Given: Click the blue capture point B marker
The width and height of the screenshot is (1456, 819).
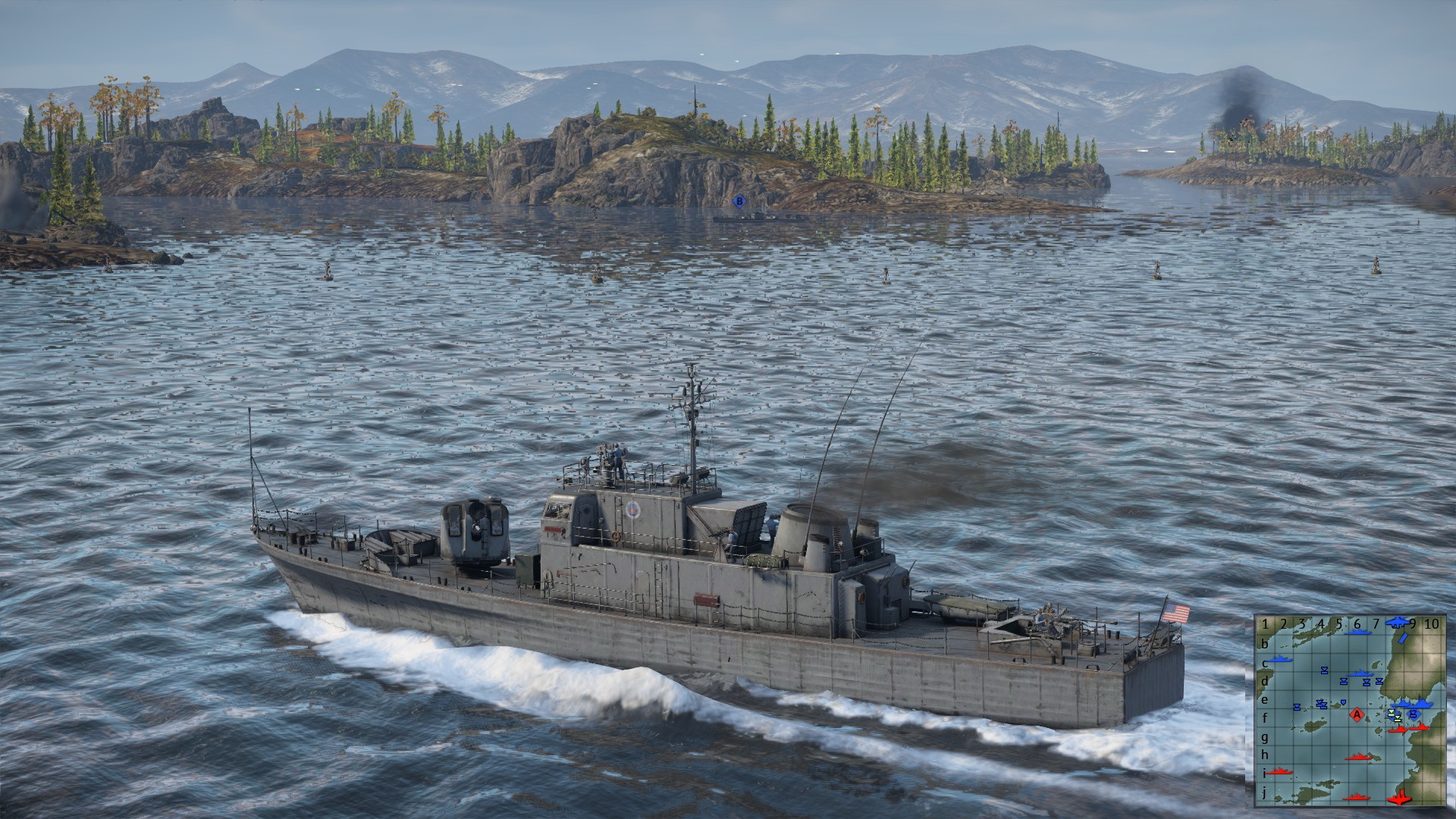Looking at the screenshot, I should (739, 201).
